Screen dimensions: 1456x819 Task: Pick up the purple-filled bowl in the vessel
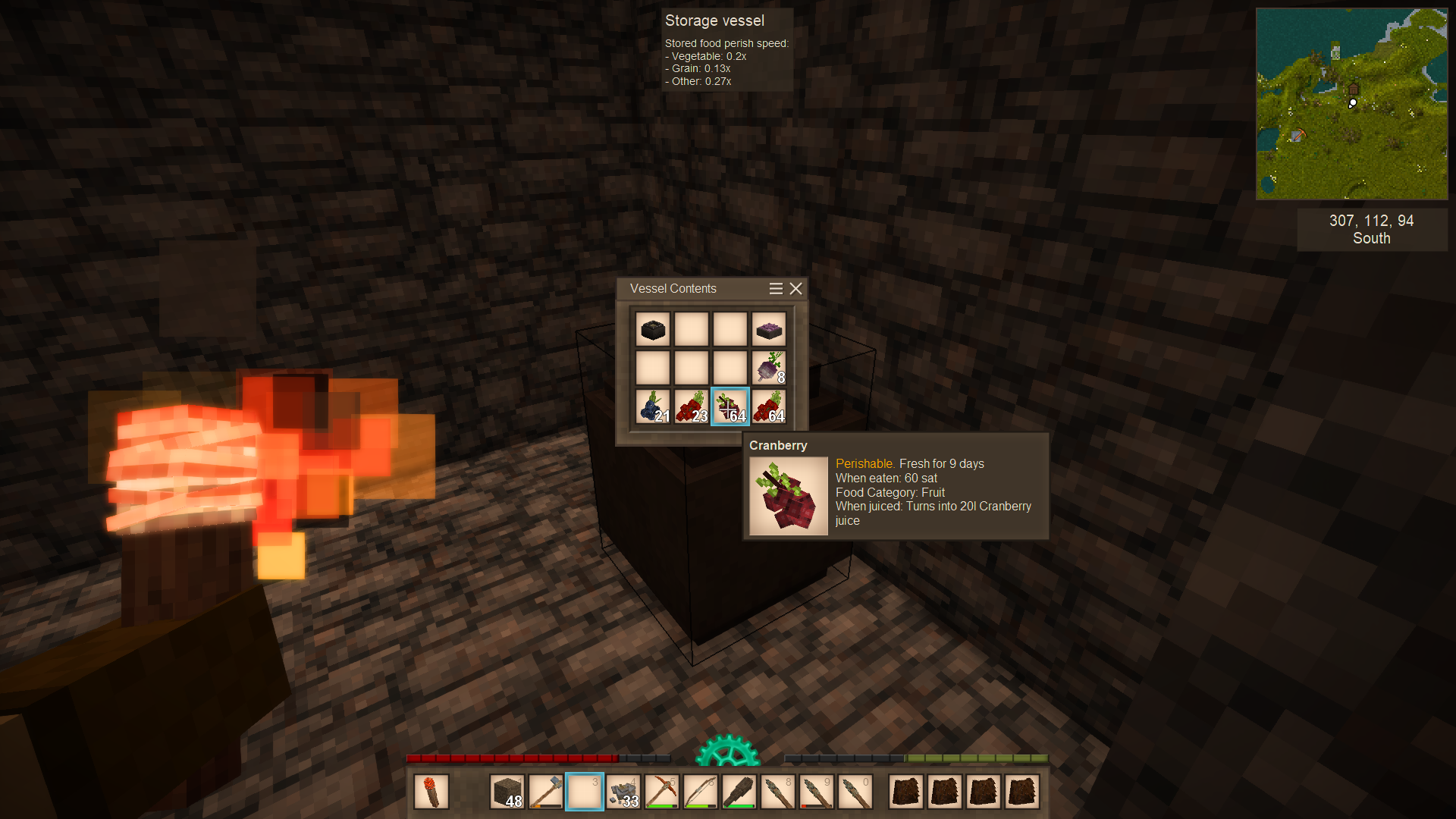[769, 329]
